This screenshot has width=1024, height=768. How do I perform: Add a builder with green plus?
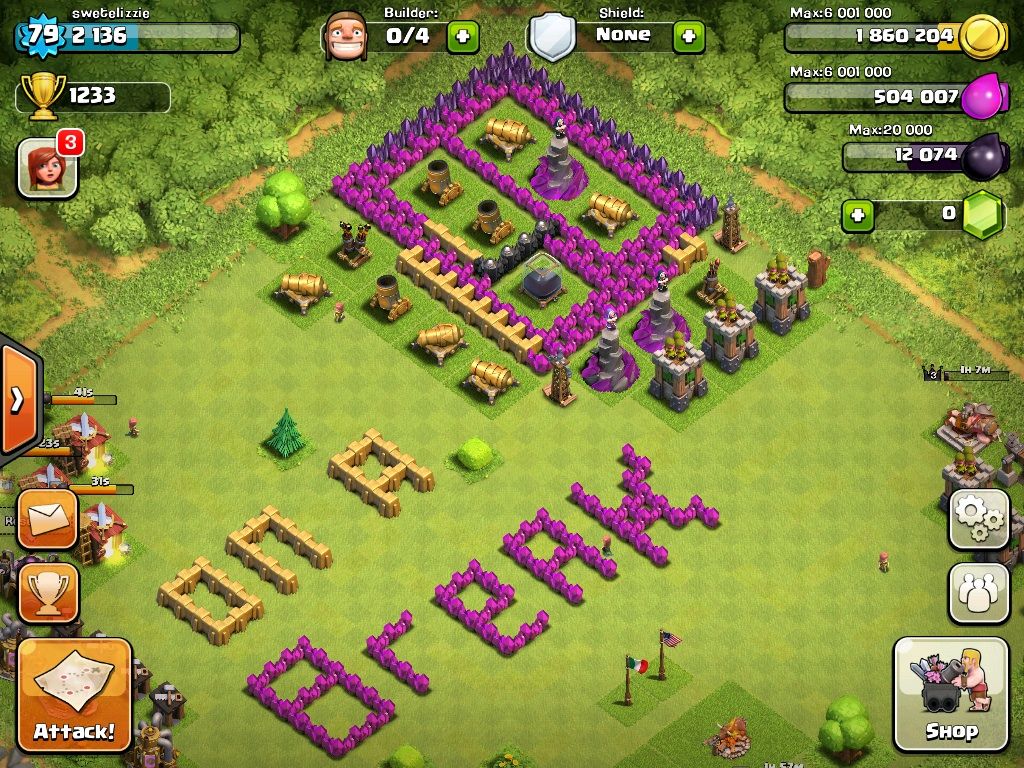[x=462, y=37]
